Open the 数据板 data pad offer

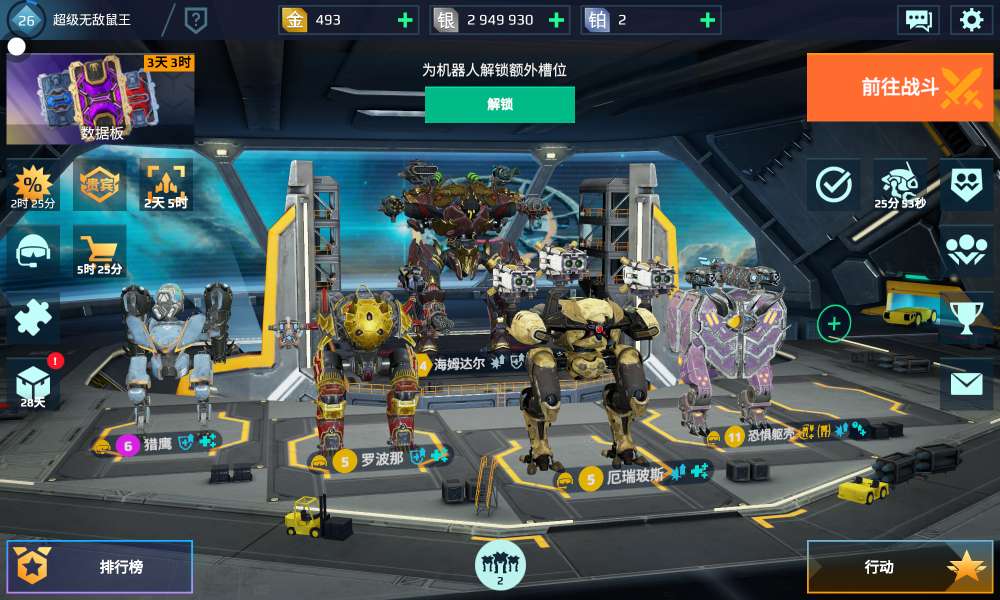100,99
